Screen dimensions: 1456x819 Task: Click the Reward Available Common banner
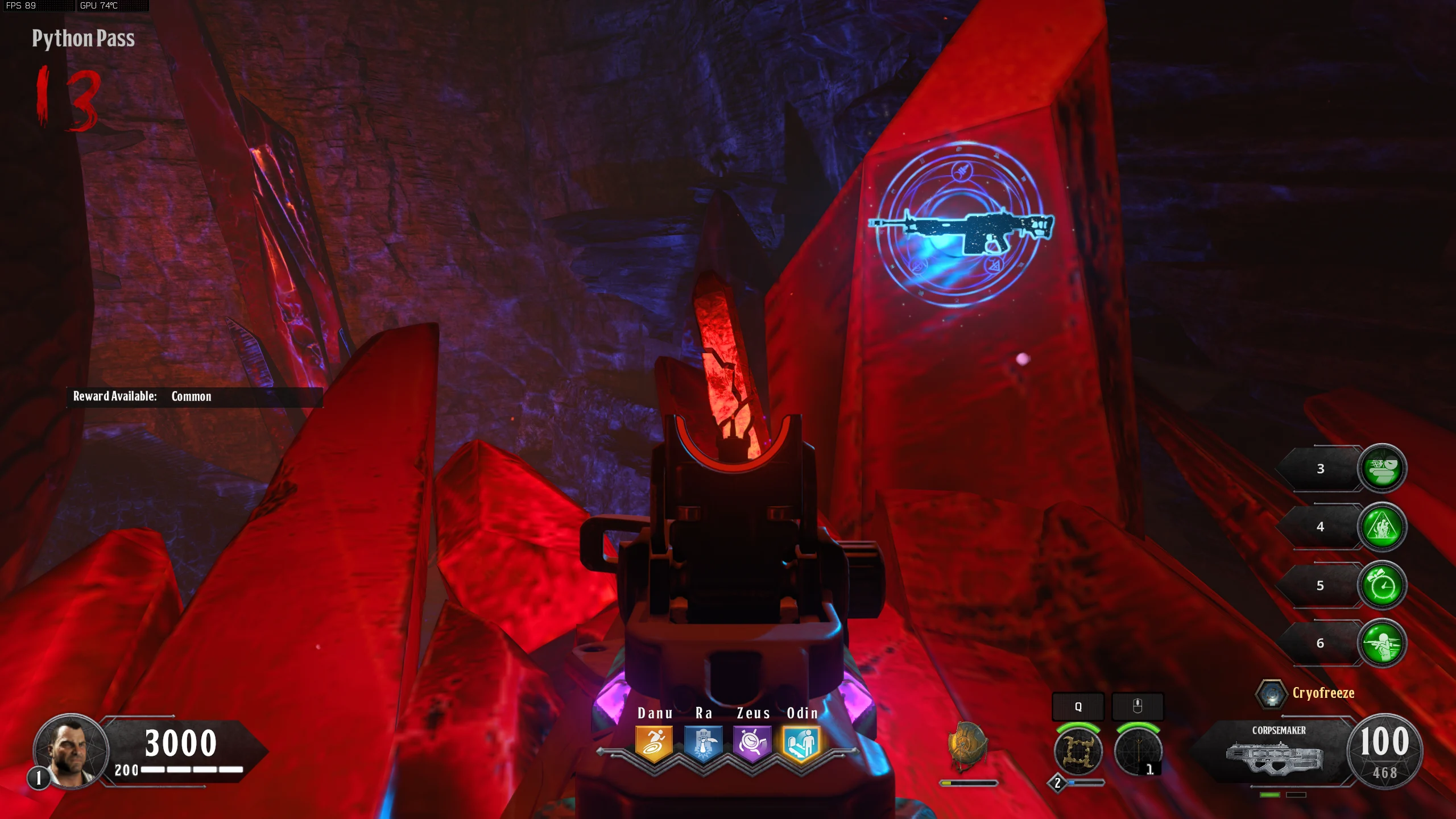(193, 396)
